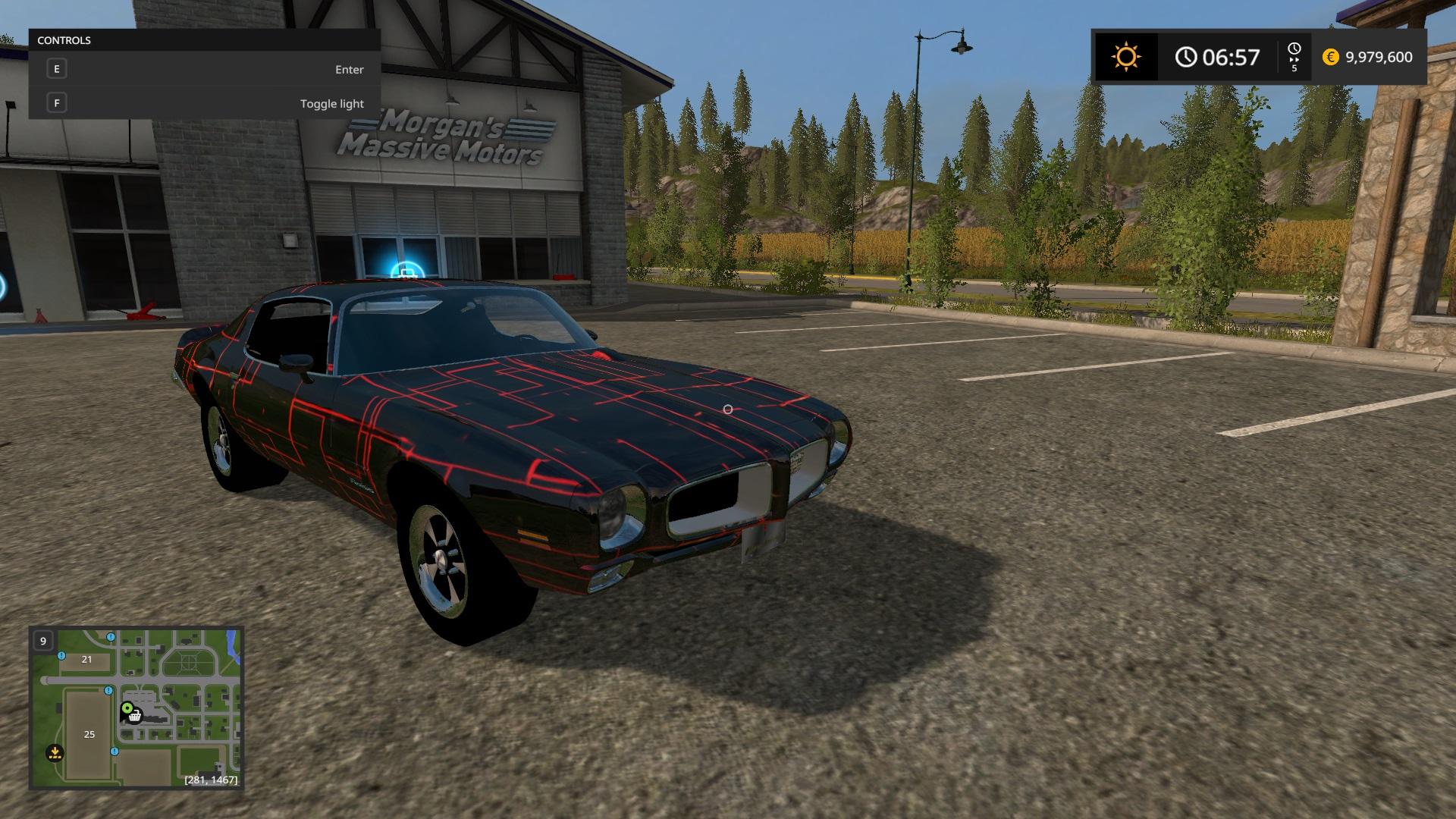The image size is (1456, 819).
Task: Select field 21 on the minimap
Action: click(86, 660)
